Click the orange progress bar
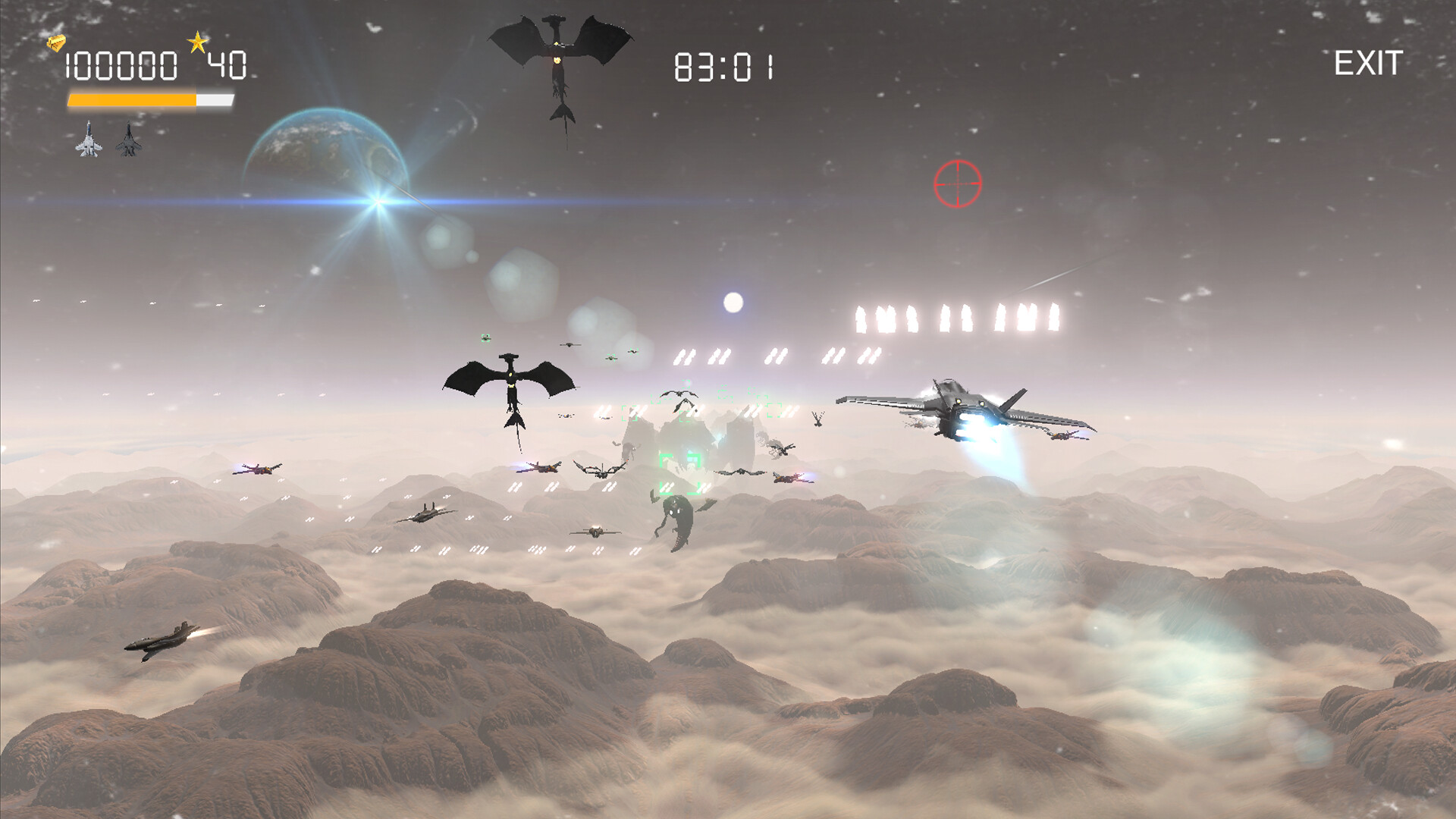Screen dimensions: 1456x819 click(x=133, y=99)
